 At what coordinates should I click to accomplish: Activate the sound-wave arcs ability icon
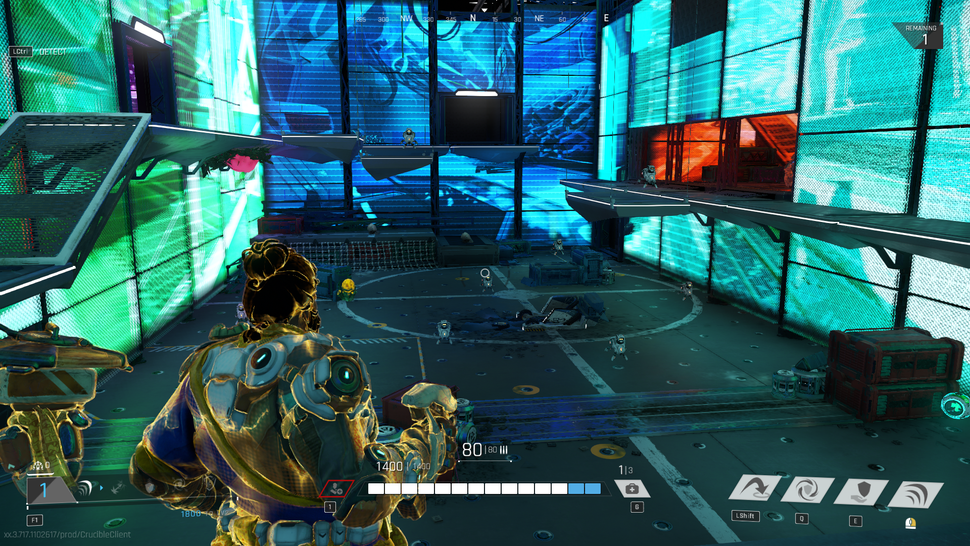(914, 491)
